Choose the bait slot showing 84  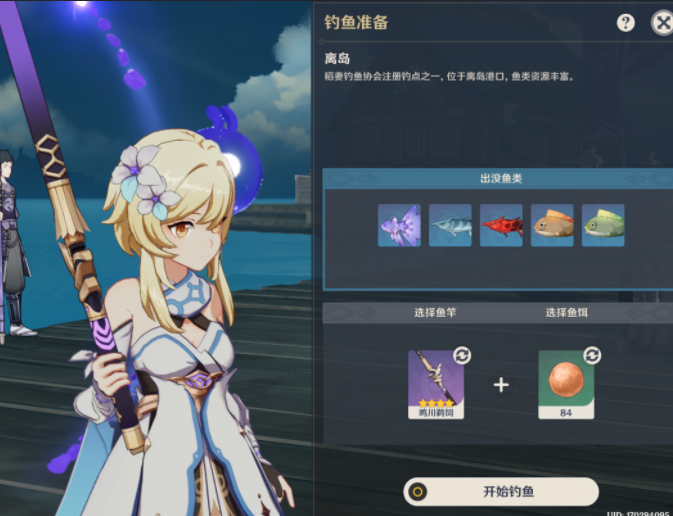[x=566, y=383]
